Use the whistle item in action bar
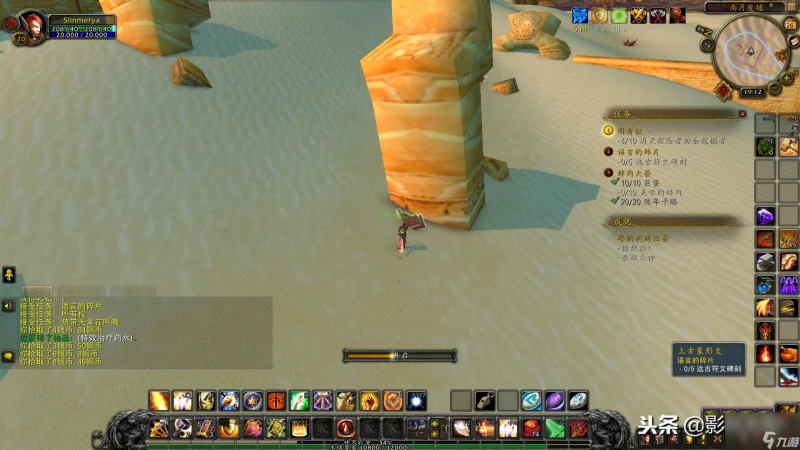Screen dimensions: 800x450 (x=484, y=401)
